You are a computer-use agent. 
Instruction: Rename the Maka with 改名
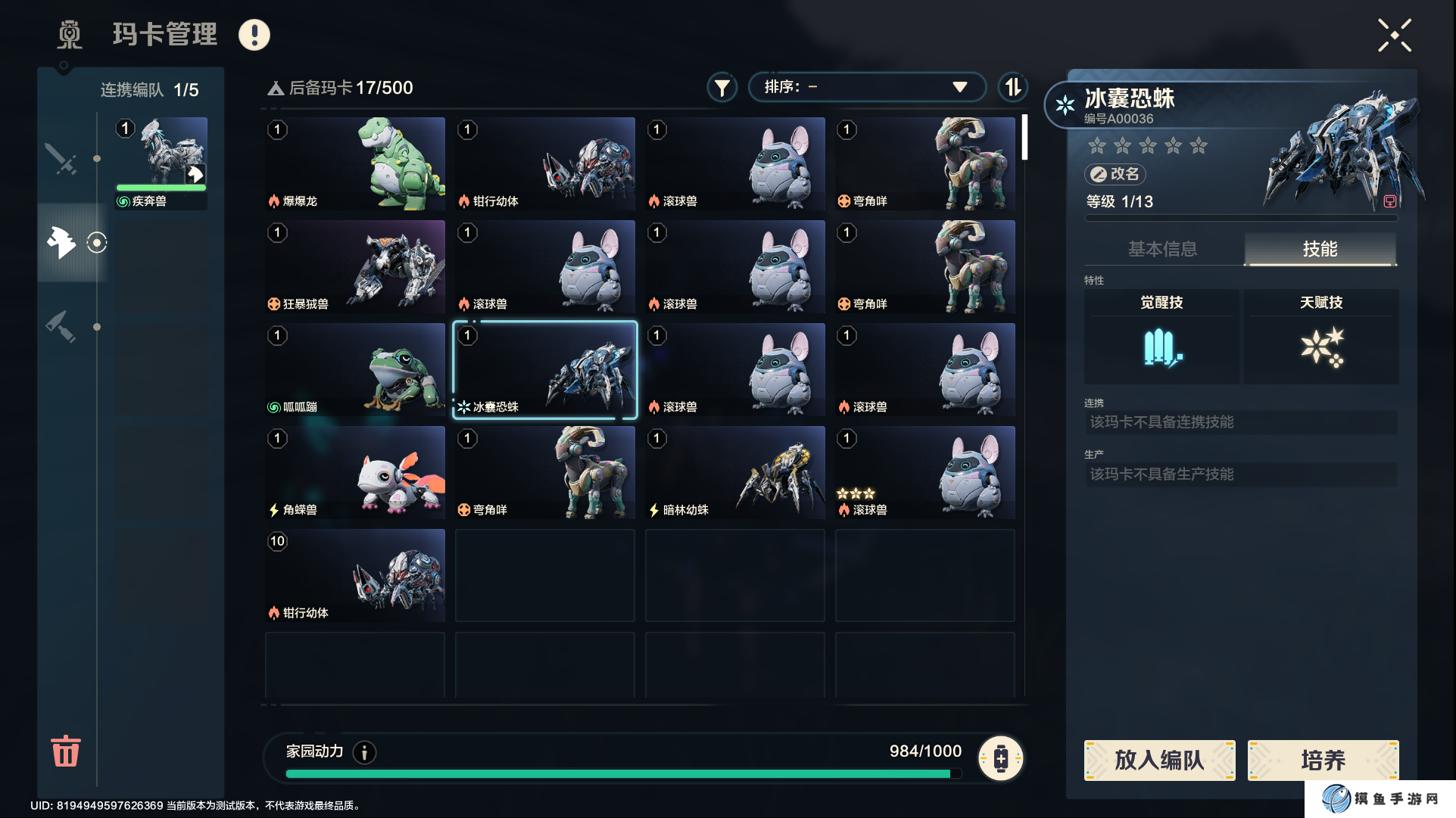click(1115, 174)
